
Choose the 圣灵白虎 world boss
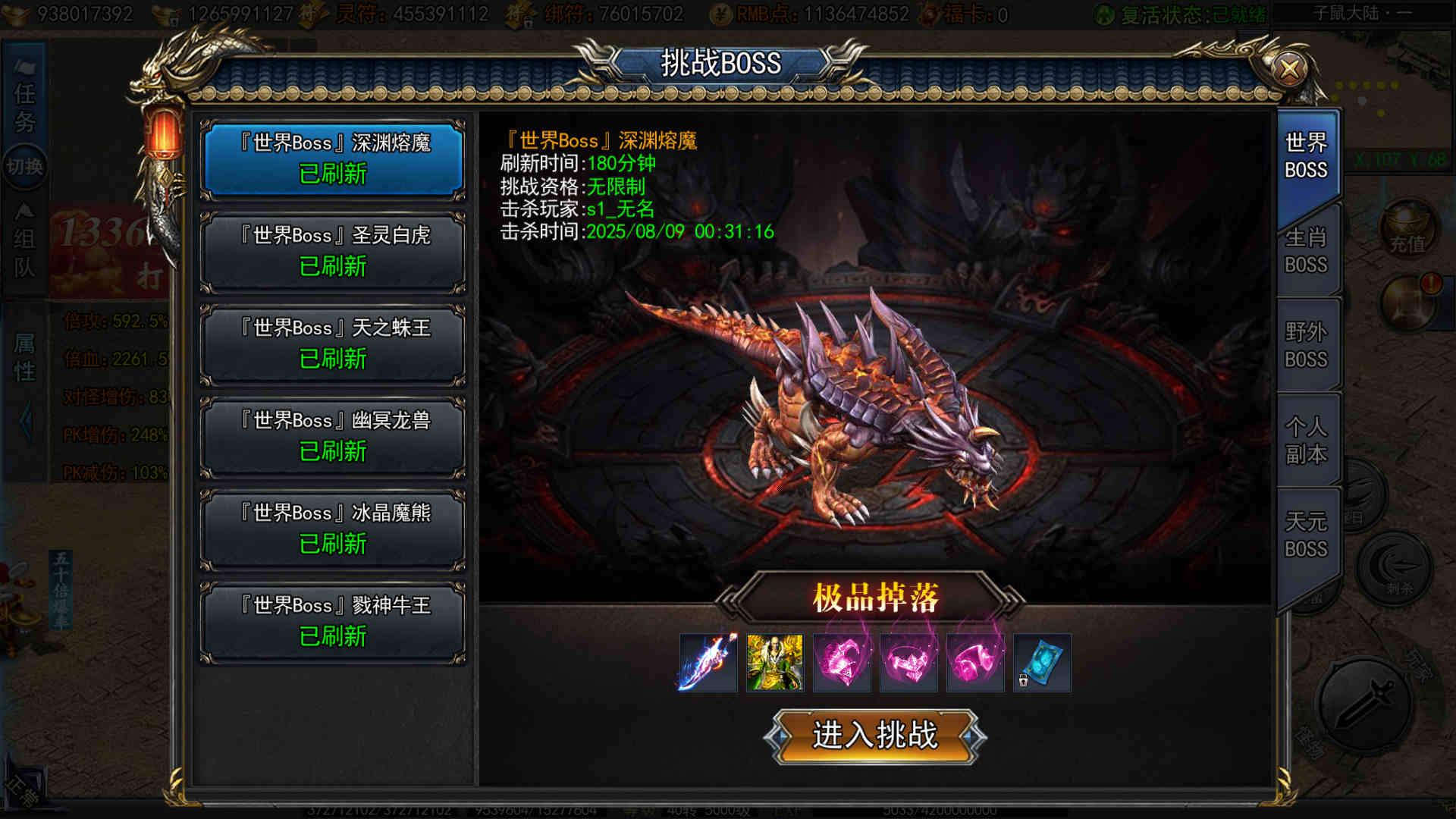(333, 252)
